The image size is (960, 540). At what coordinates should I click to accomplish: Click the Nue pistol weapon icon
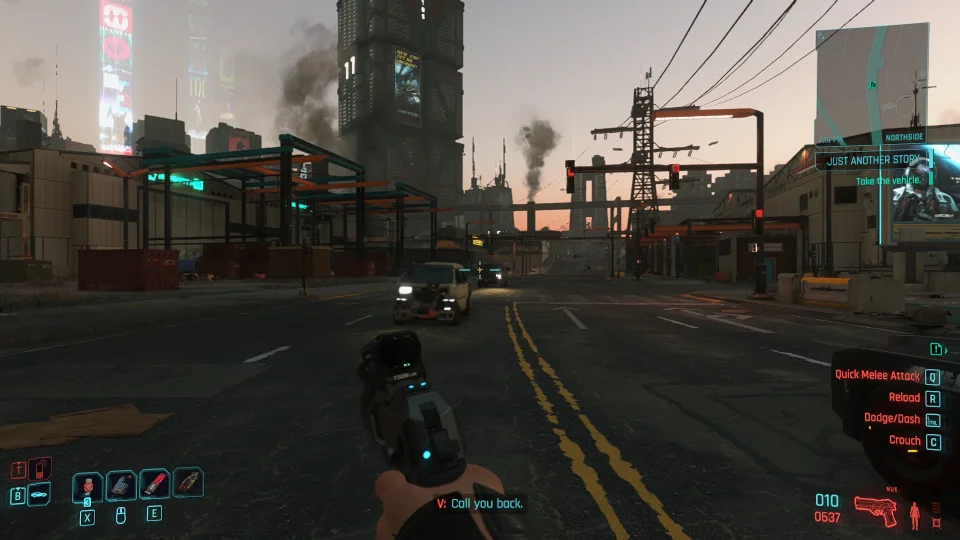point(876,511)
